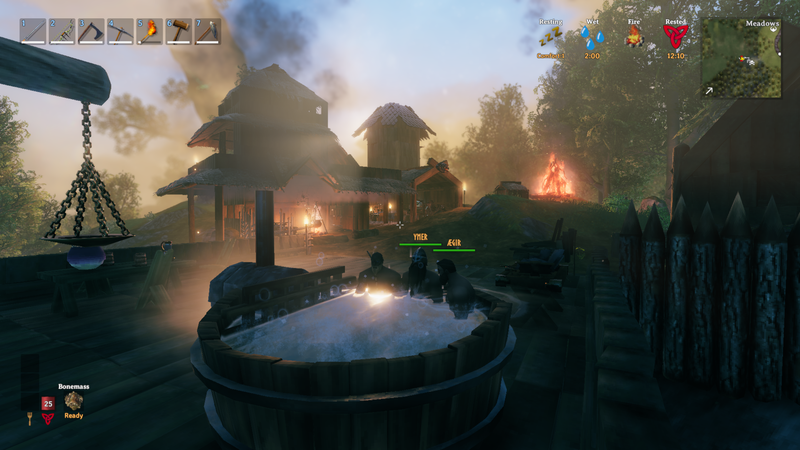Equip the burning torch from the hotbar
Image resolution: width=800 pixels, height=450 pixels.
coord(150,31)
